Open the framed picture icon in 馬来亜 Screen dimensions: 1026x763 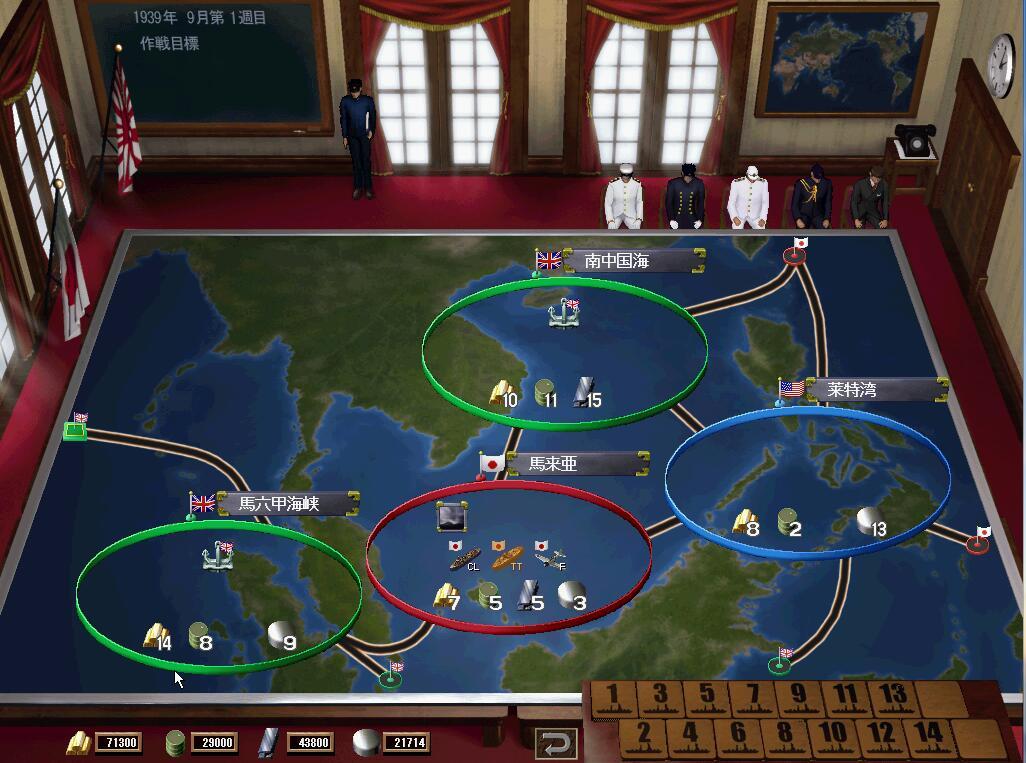click(452, 517)
